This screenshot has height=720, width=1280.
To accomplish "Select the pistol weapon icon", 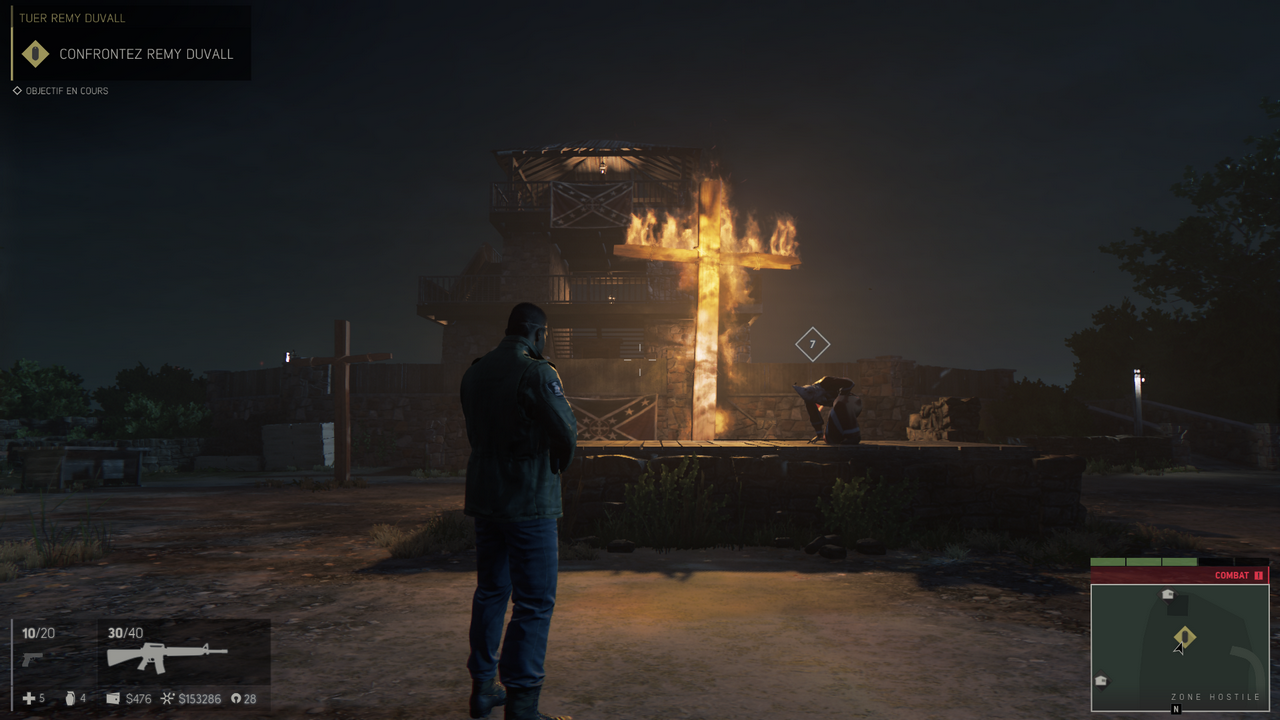I will 32,659.
